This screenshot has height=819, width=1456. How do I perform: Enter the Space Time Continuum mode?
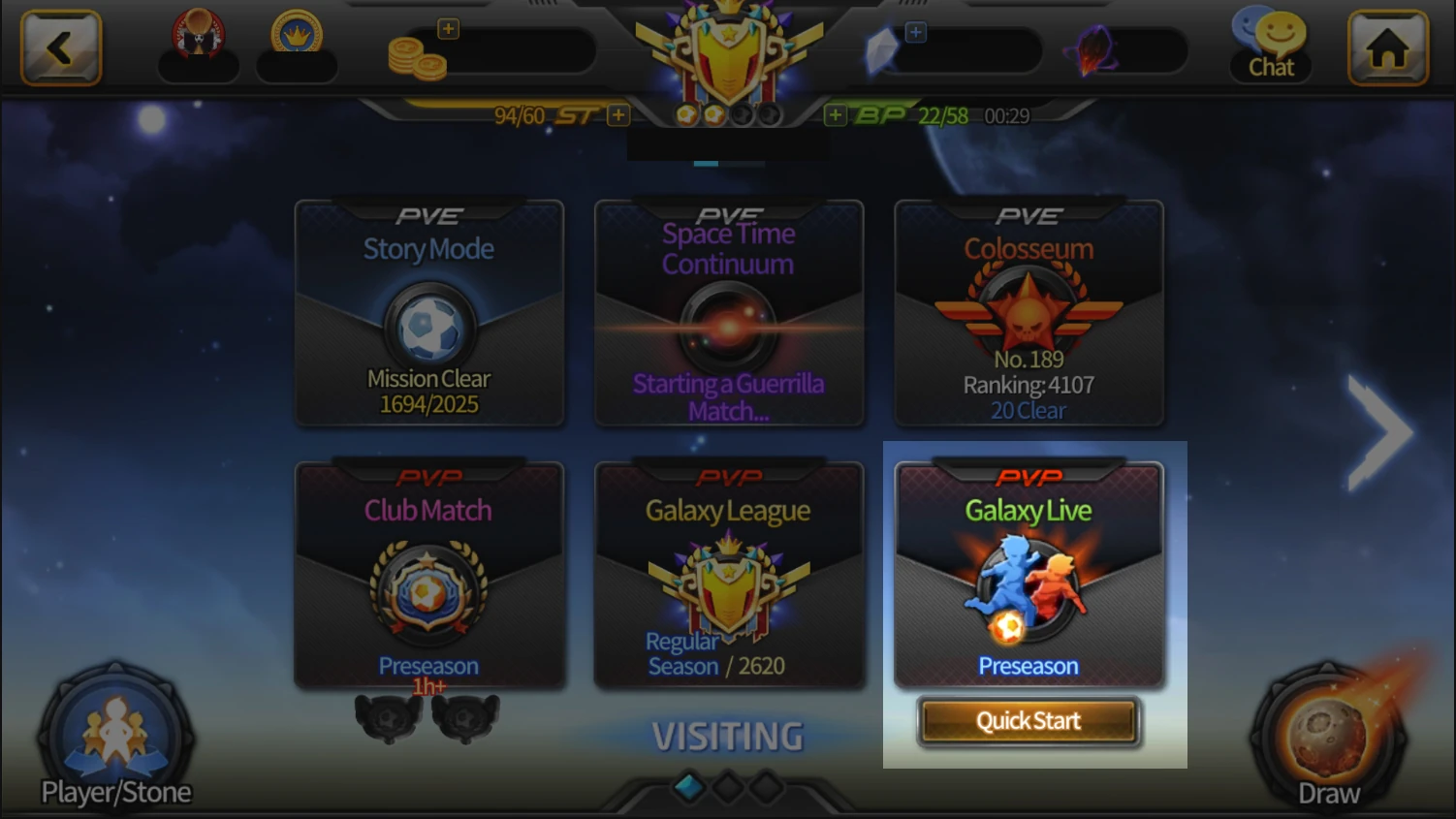point(728,312)
